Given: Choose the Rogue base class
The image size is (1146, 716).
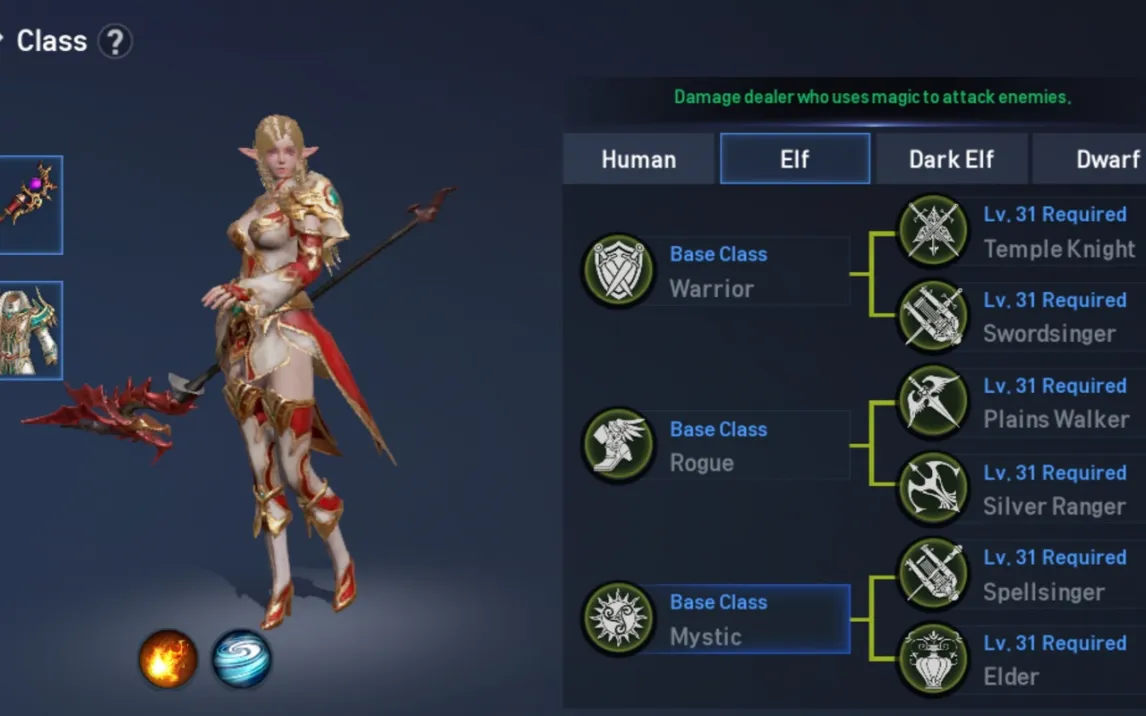Looking at the screenshot, I should point(718,446).
